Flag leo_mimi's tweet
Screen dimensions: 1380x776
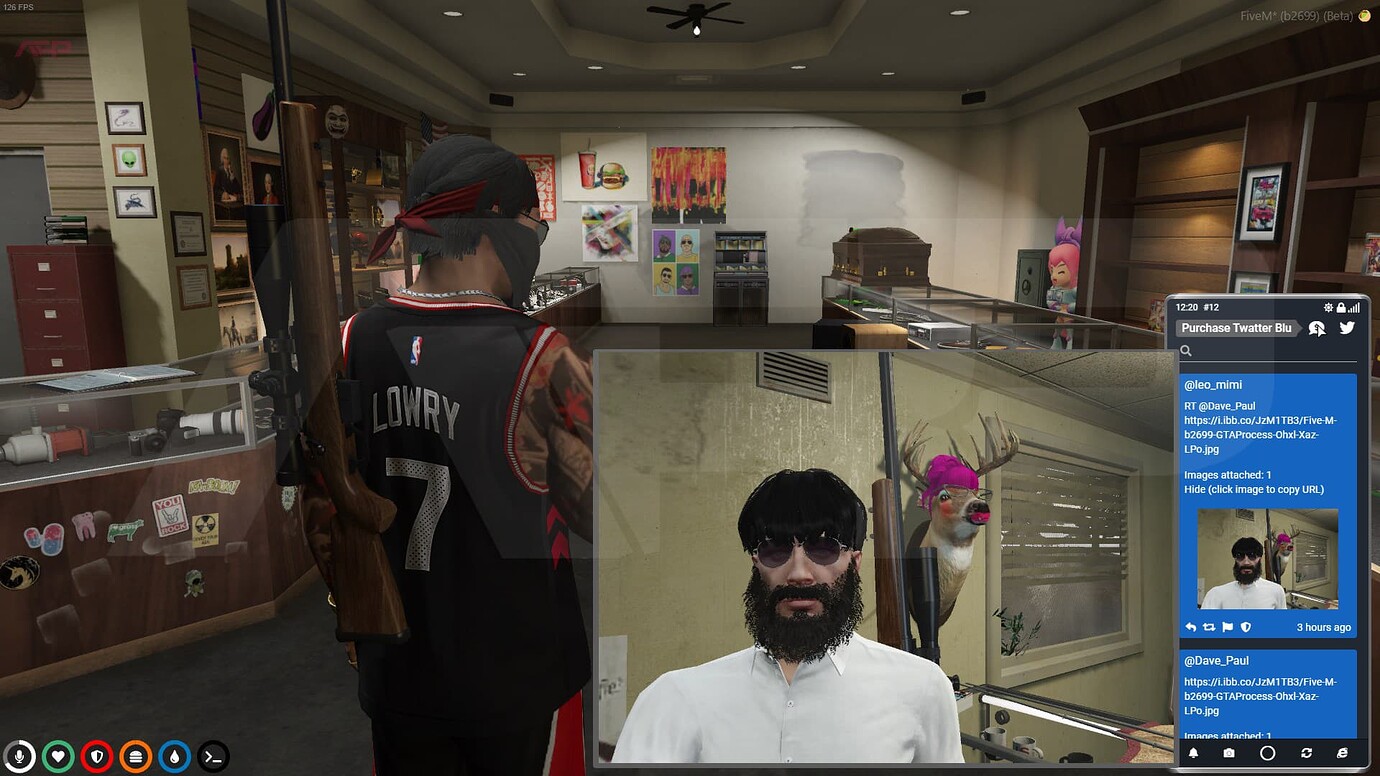[x=1228, y=627]
